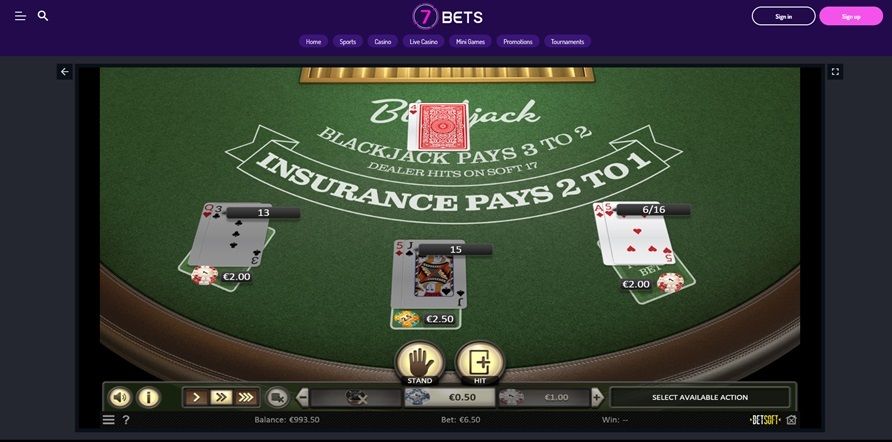Open the Sign in page
This screenshot has height=442, width=892.
pyautogui.click(x=783, y=16)
